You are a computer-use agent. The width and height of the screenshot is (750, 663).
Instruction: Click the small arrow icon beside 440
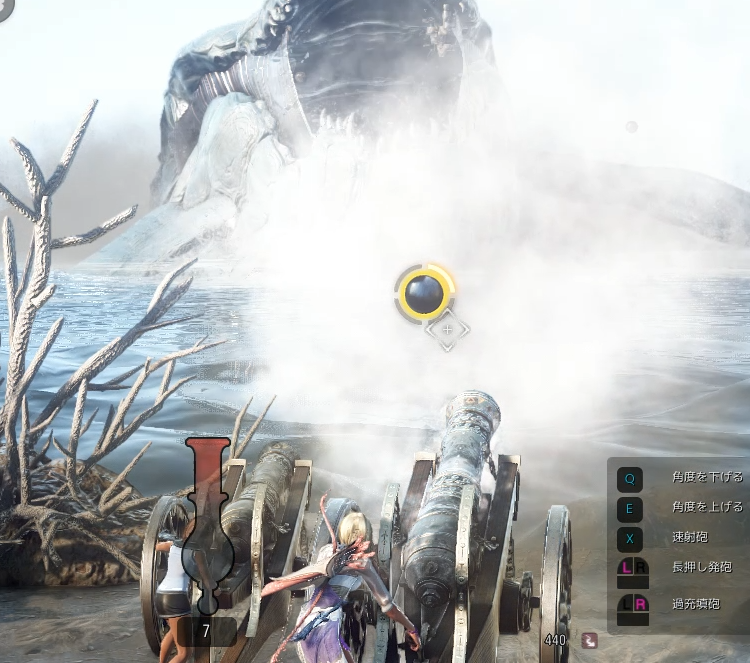590,640
